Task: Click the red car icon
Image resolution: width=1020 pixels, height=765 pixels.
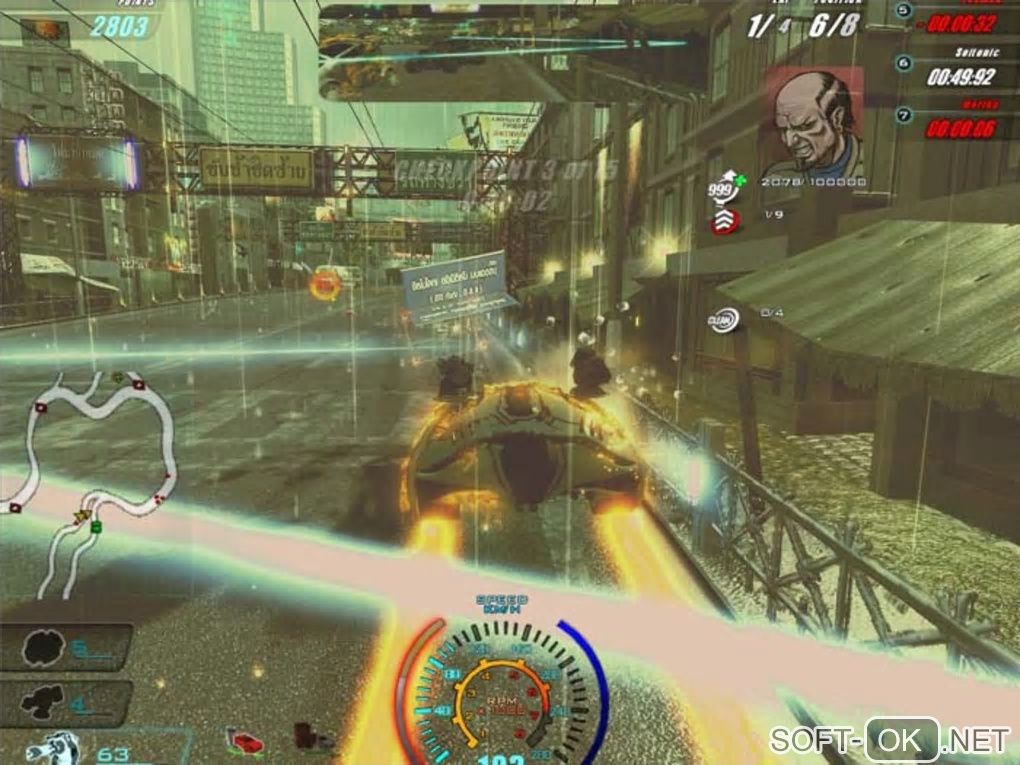Action: 246,742
